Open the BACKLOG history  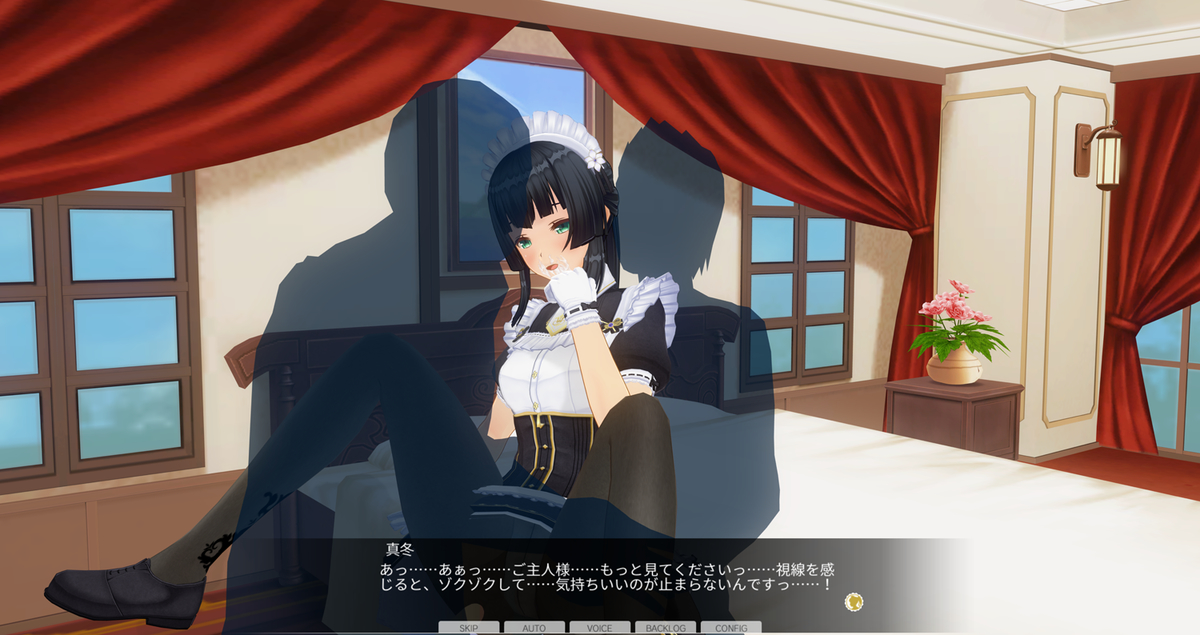pos(665,628)
